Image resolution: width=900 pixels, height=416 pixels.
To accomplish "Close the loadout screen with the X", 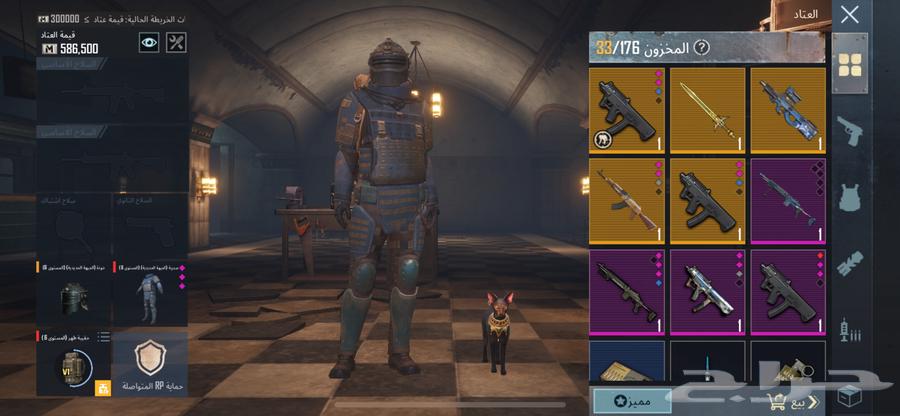I will point(849,15).
